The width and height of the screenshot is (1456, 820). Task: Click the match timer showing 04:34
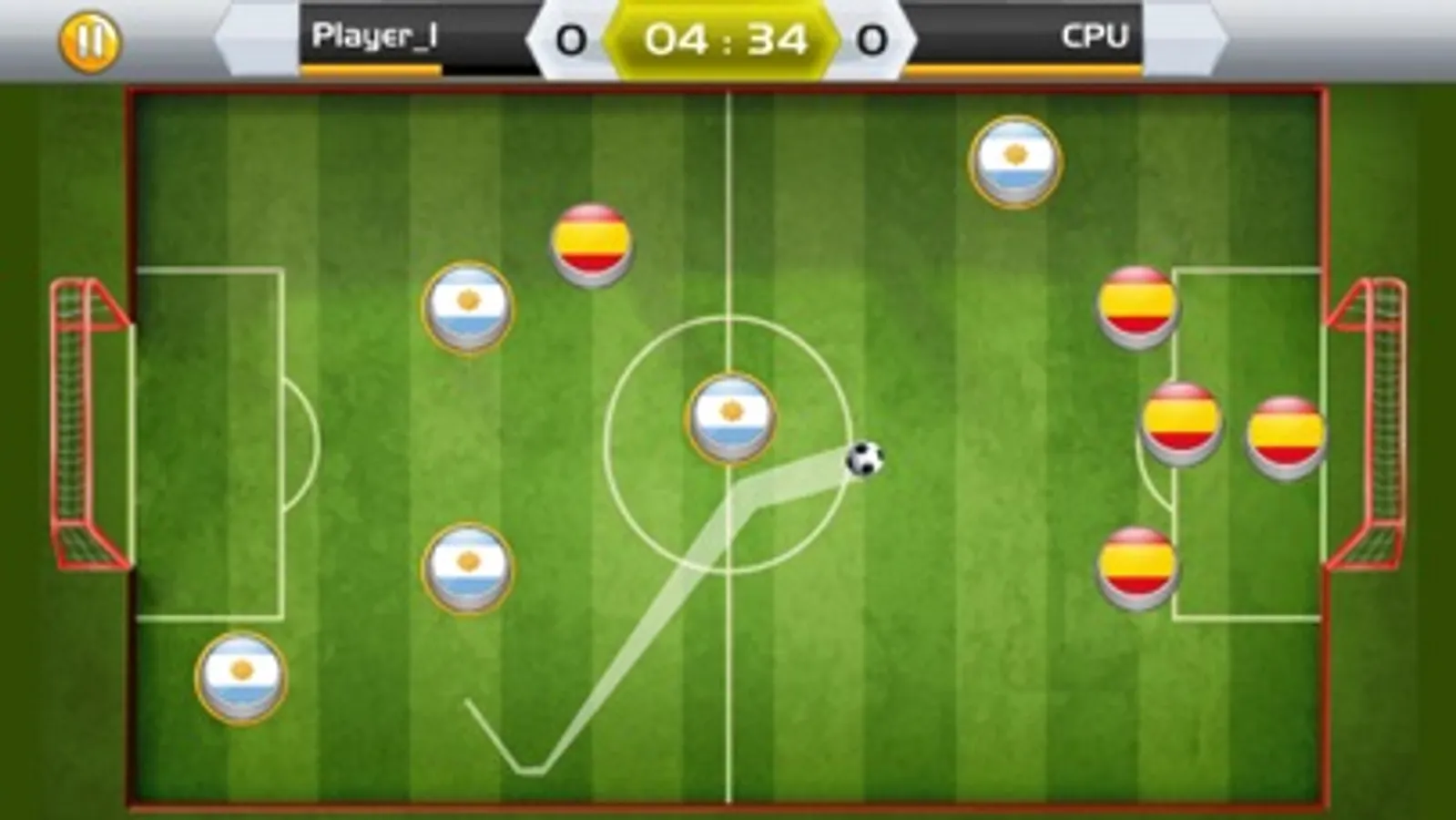pyautogui.click(x=726, y=38)
